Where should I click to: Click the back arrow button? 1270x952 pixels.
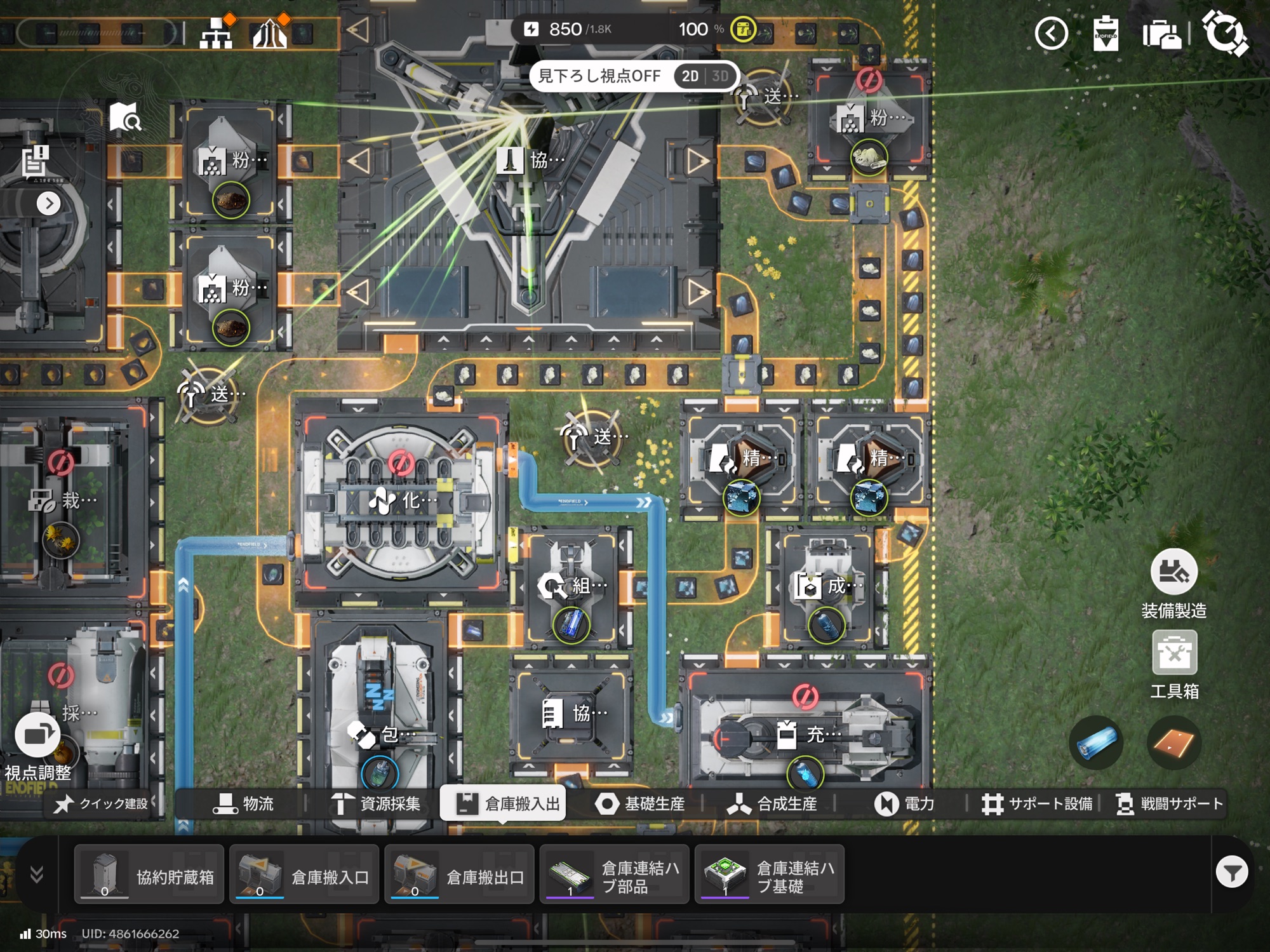(x=1051, y=33)
